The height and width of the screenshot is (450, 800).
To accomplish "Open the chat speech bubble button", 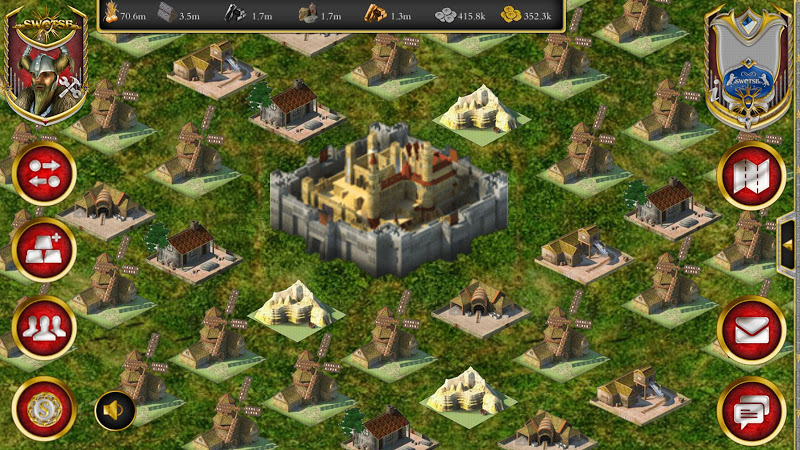I will [x=751, y=410].
